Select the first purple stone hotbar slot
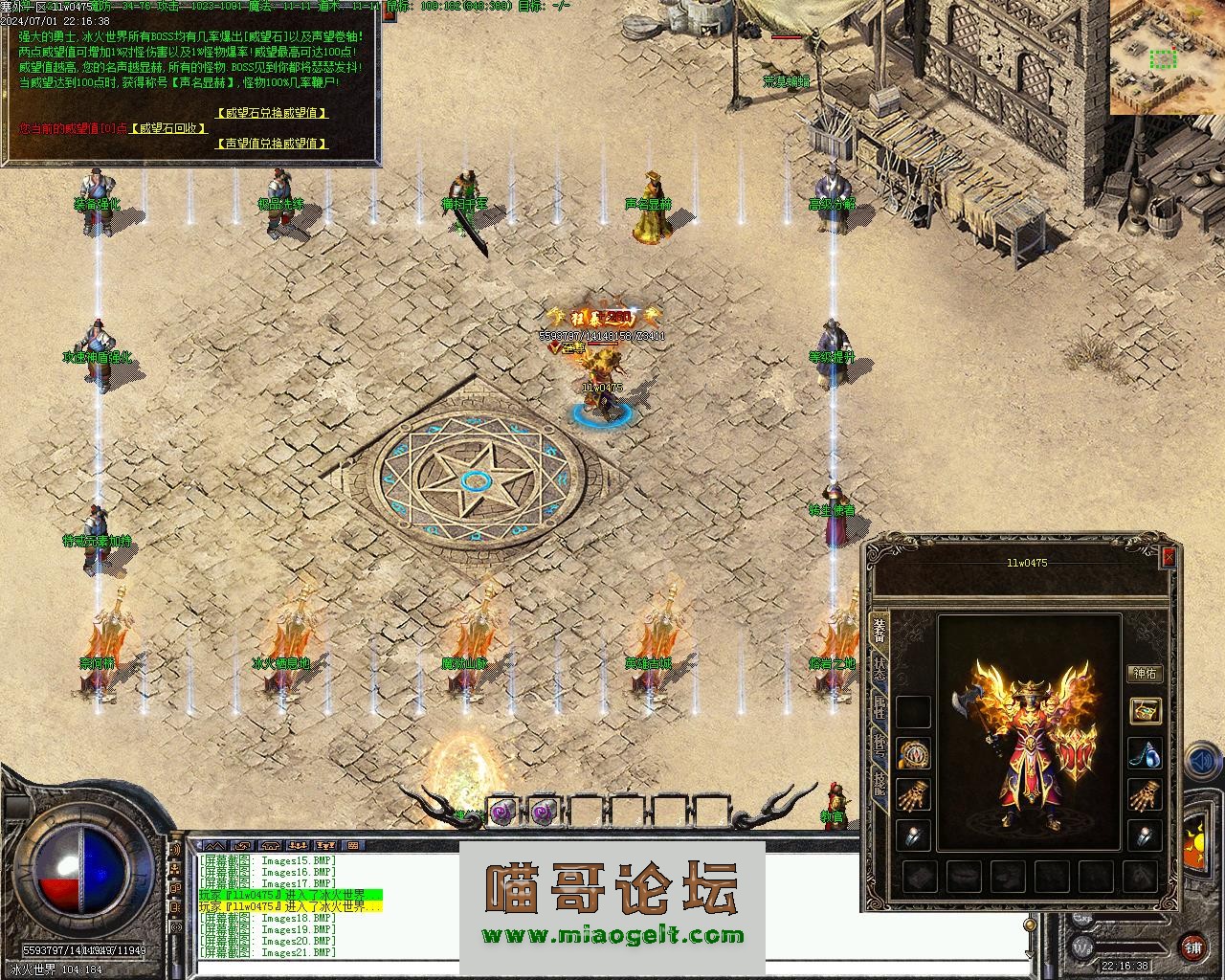Screen dimensions: 1225x980 point(502,812)
